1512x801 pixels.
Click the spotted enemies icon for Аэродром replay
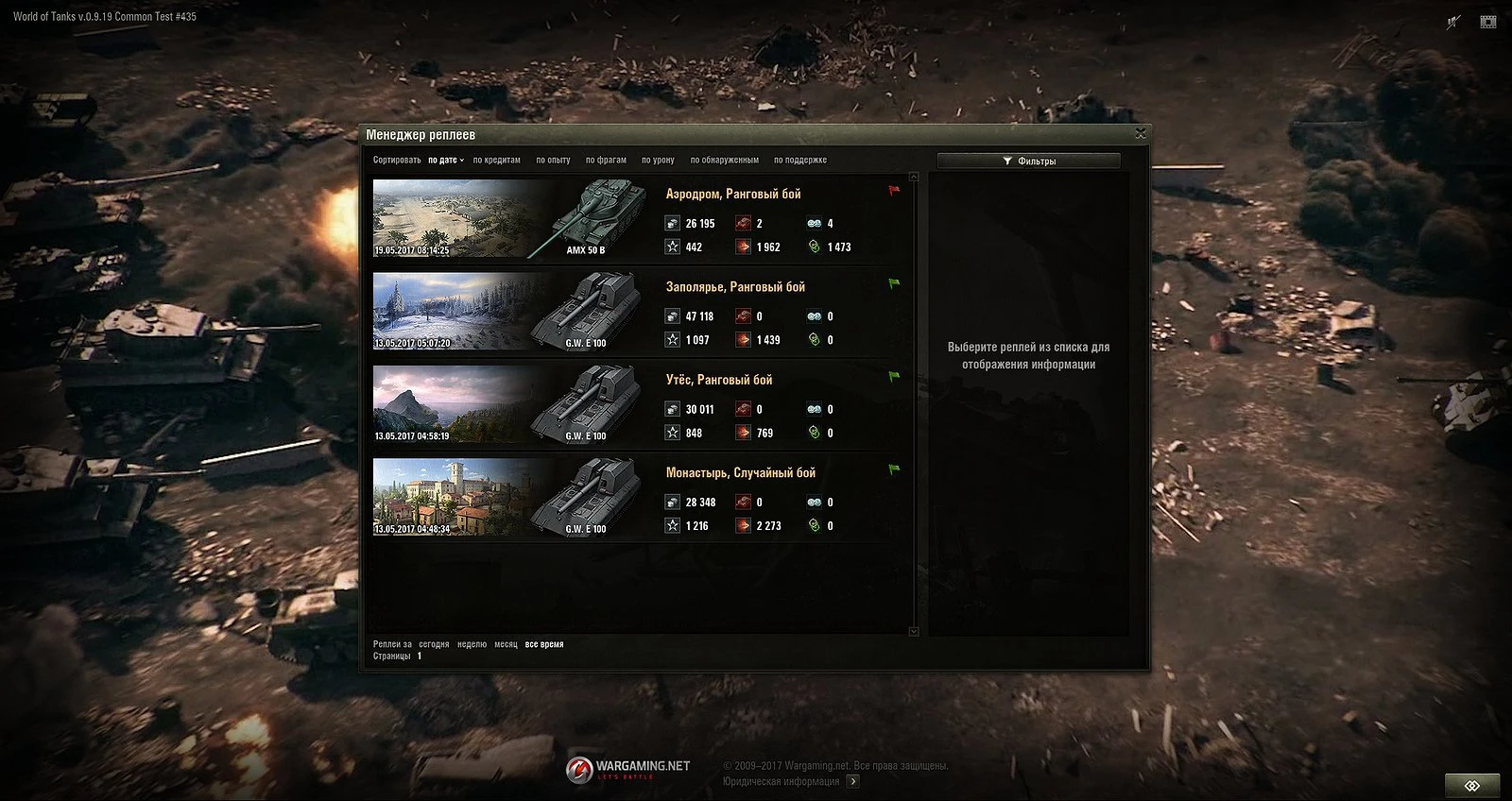[813, 224]
